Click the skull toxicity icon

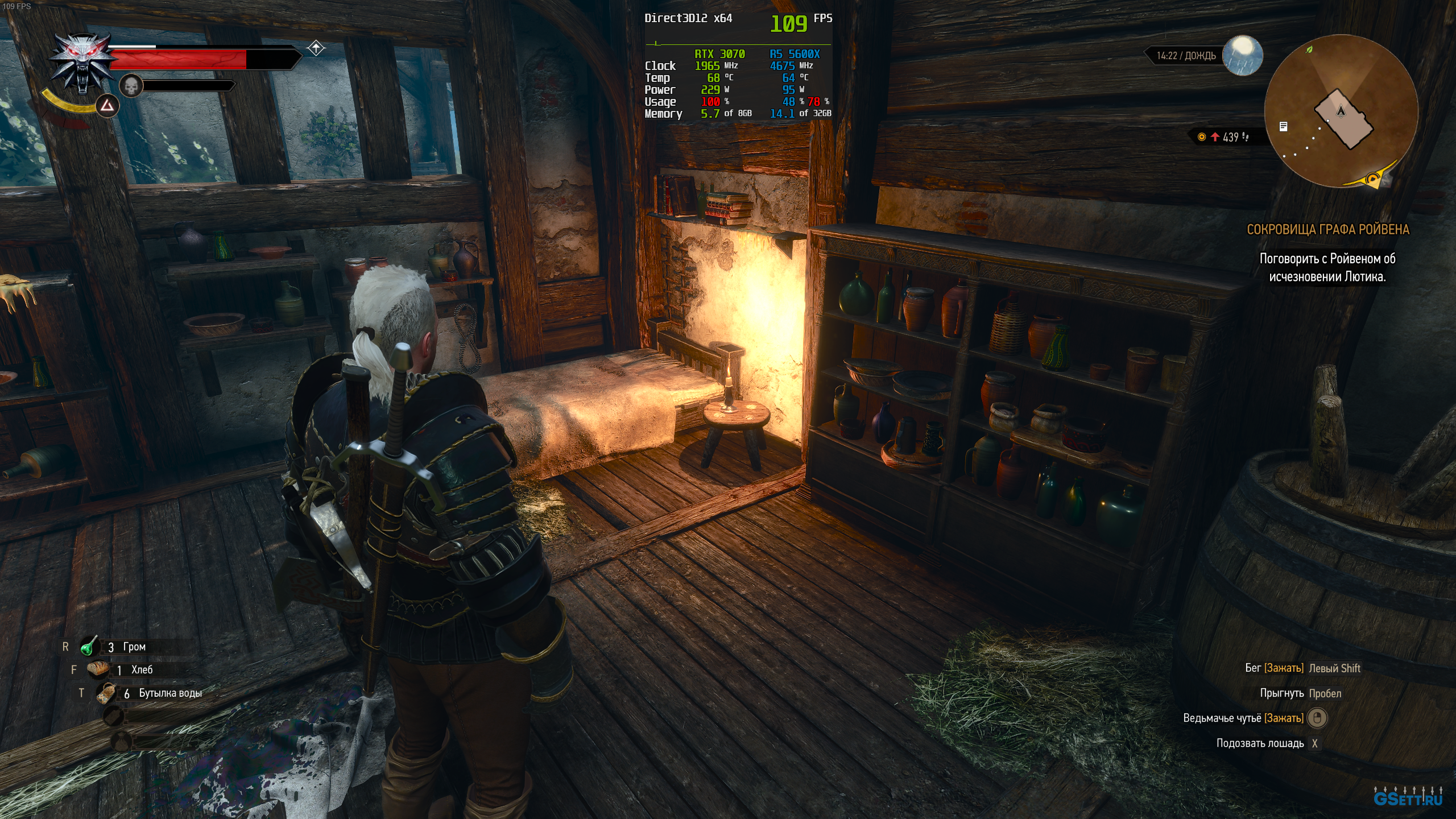point(131,86)
